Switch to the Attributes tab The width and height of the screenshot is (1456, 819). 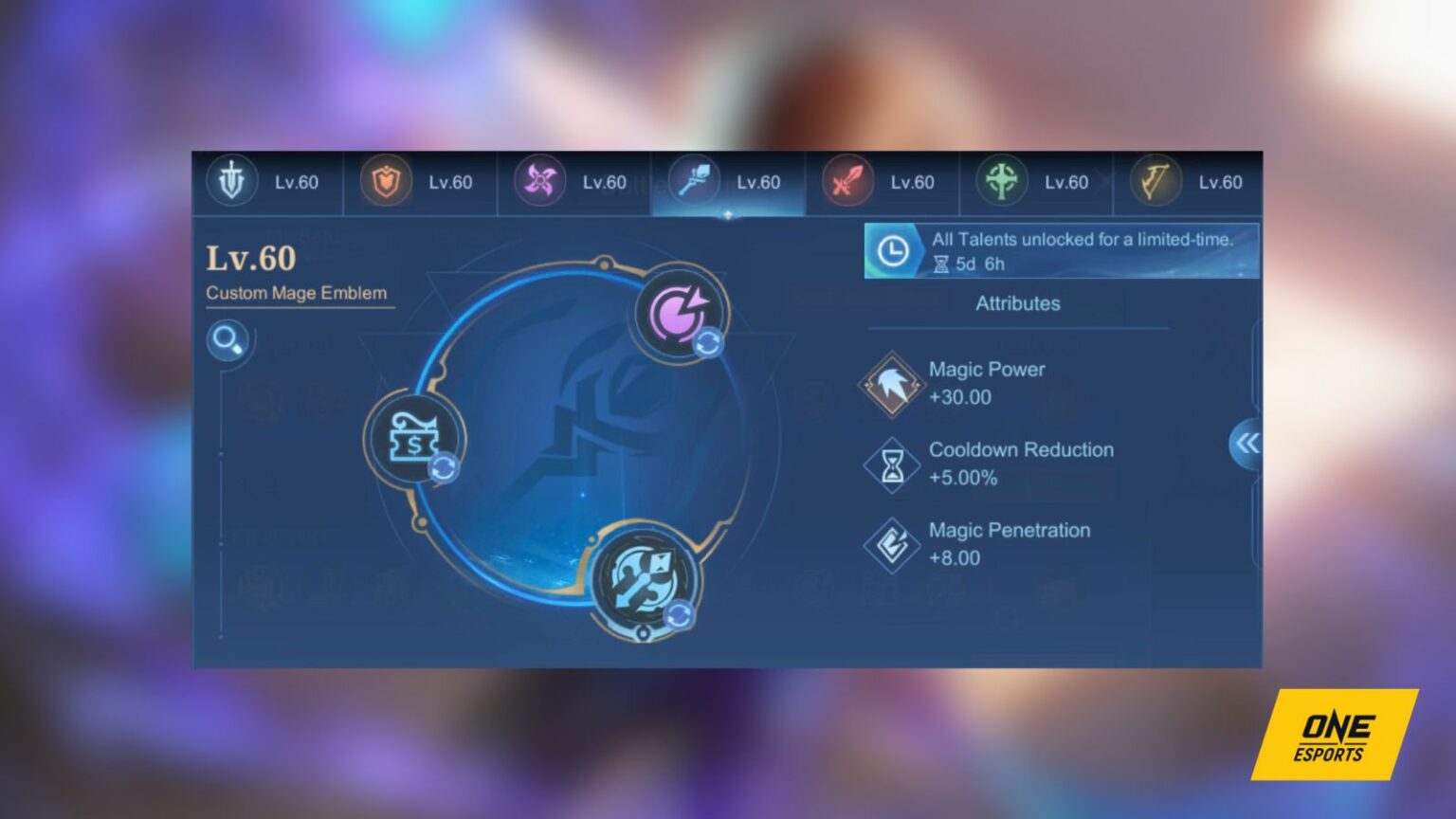tap(1018, 303)
